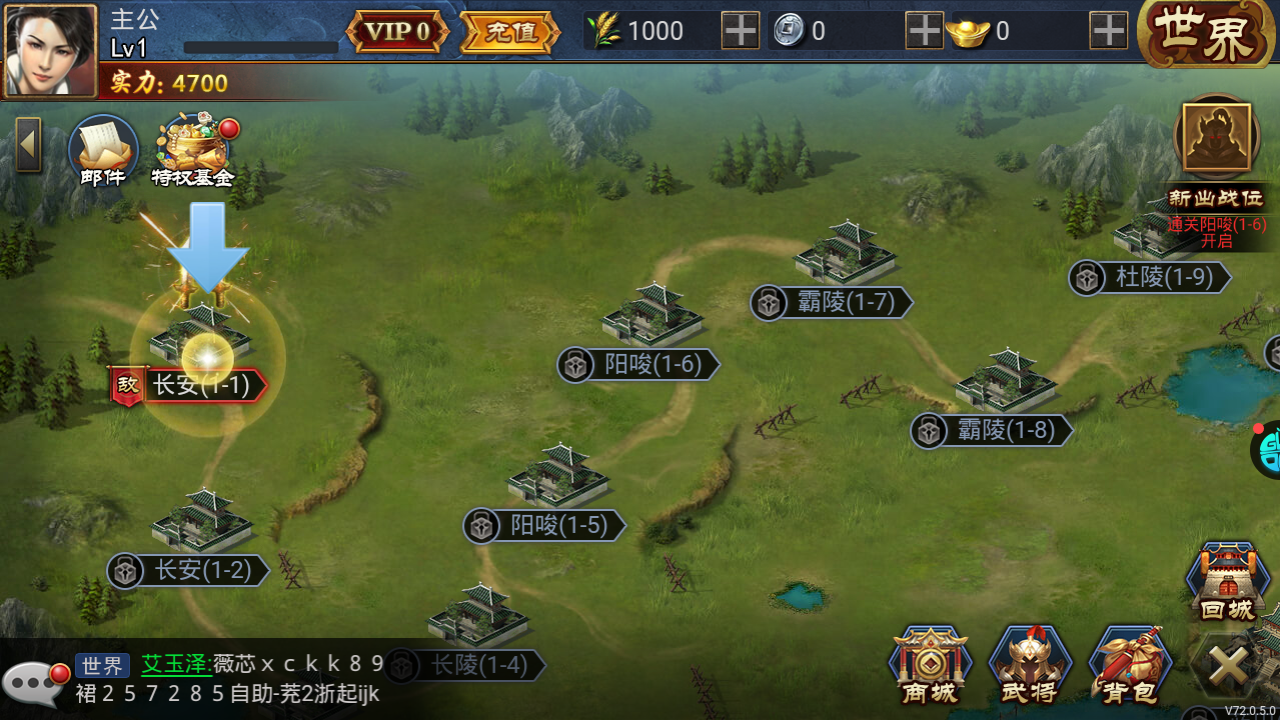
Task: Add wheat via its plus button
Action: click(739, 31)
